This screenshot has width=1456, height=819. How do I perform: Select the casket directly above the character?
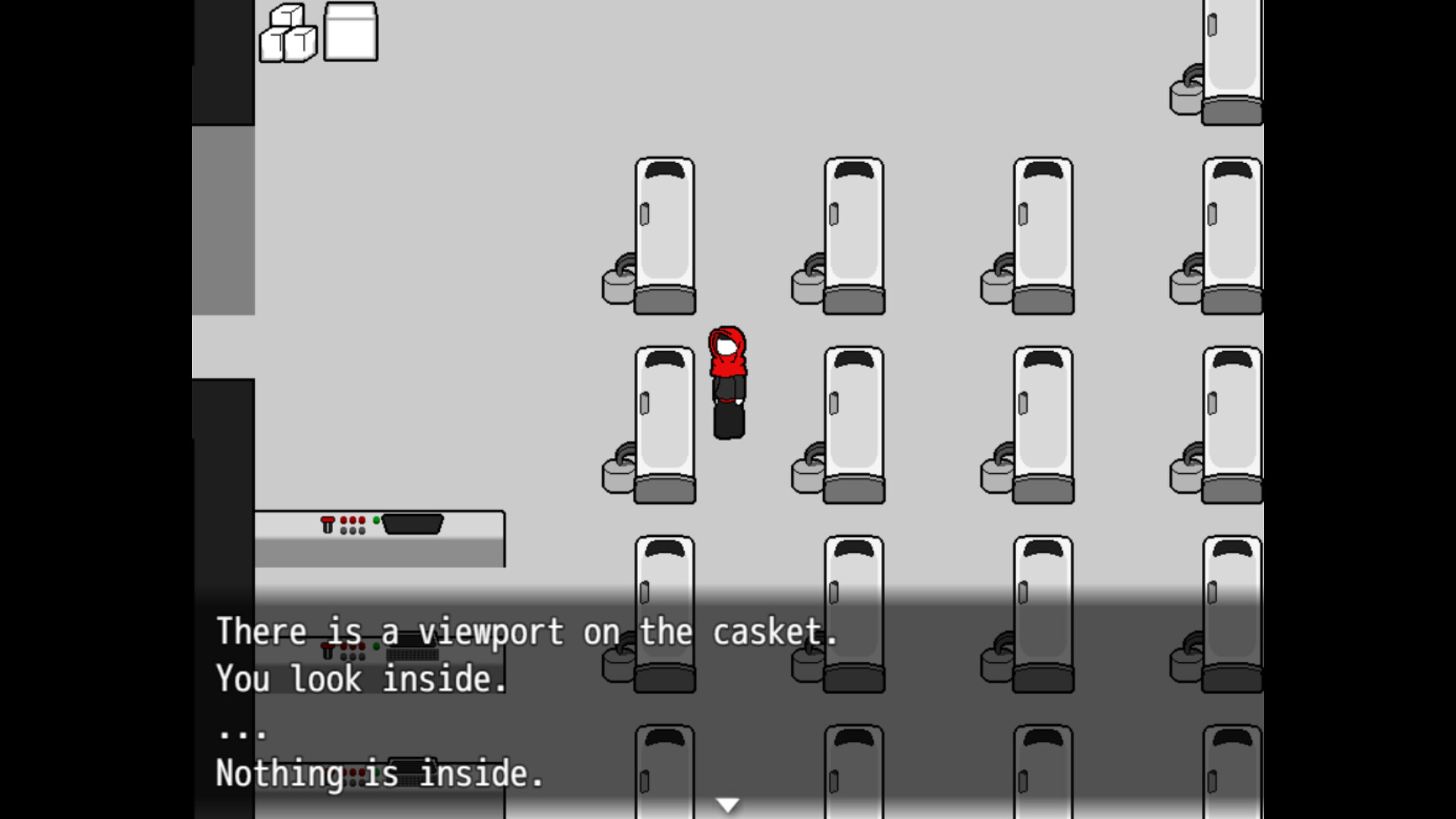(x=664, y=235)
